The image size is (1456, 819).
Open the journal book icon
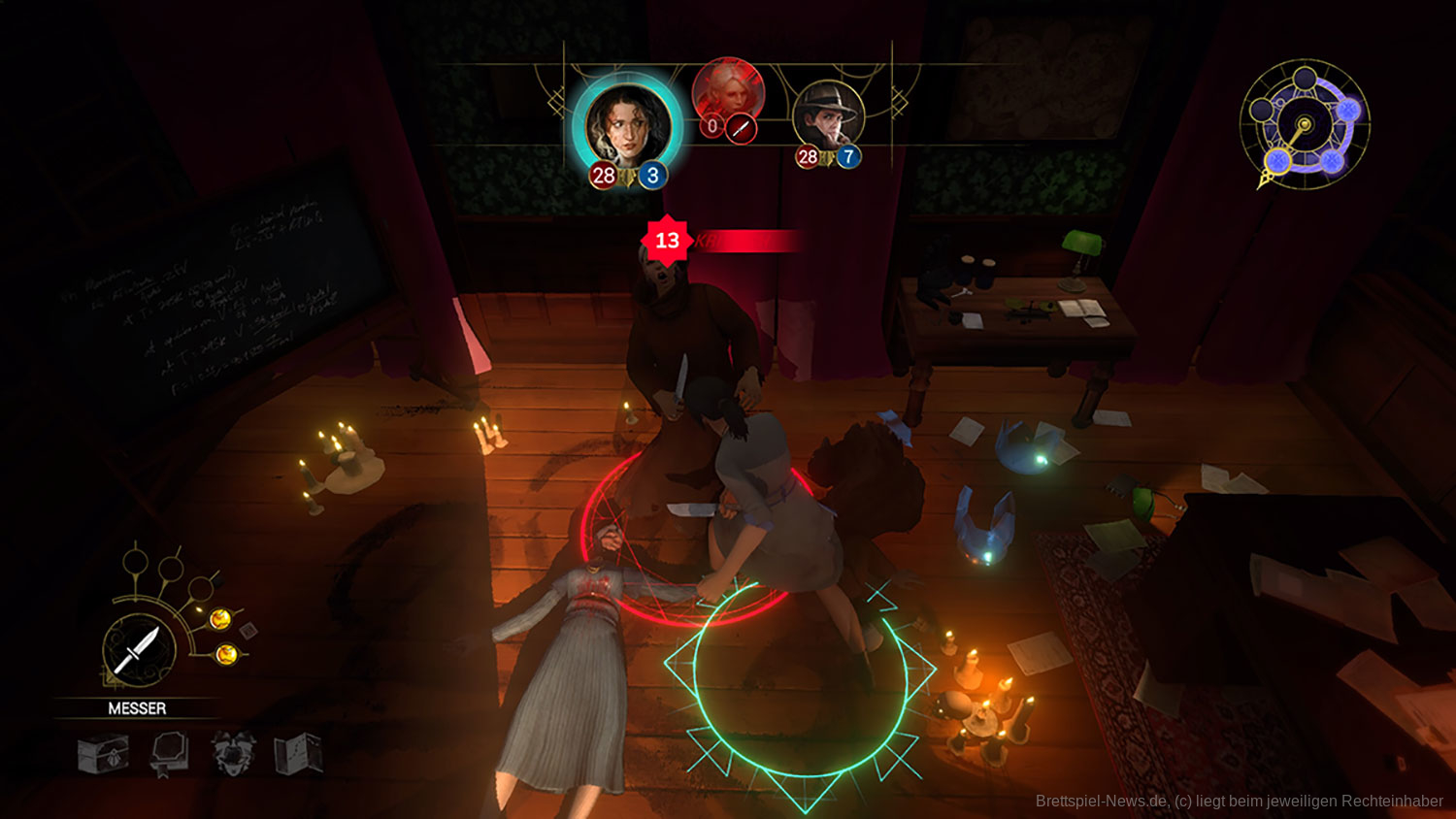[168, 753]
